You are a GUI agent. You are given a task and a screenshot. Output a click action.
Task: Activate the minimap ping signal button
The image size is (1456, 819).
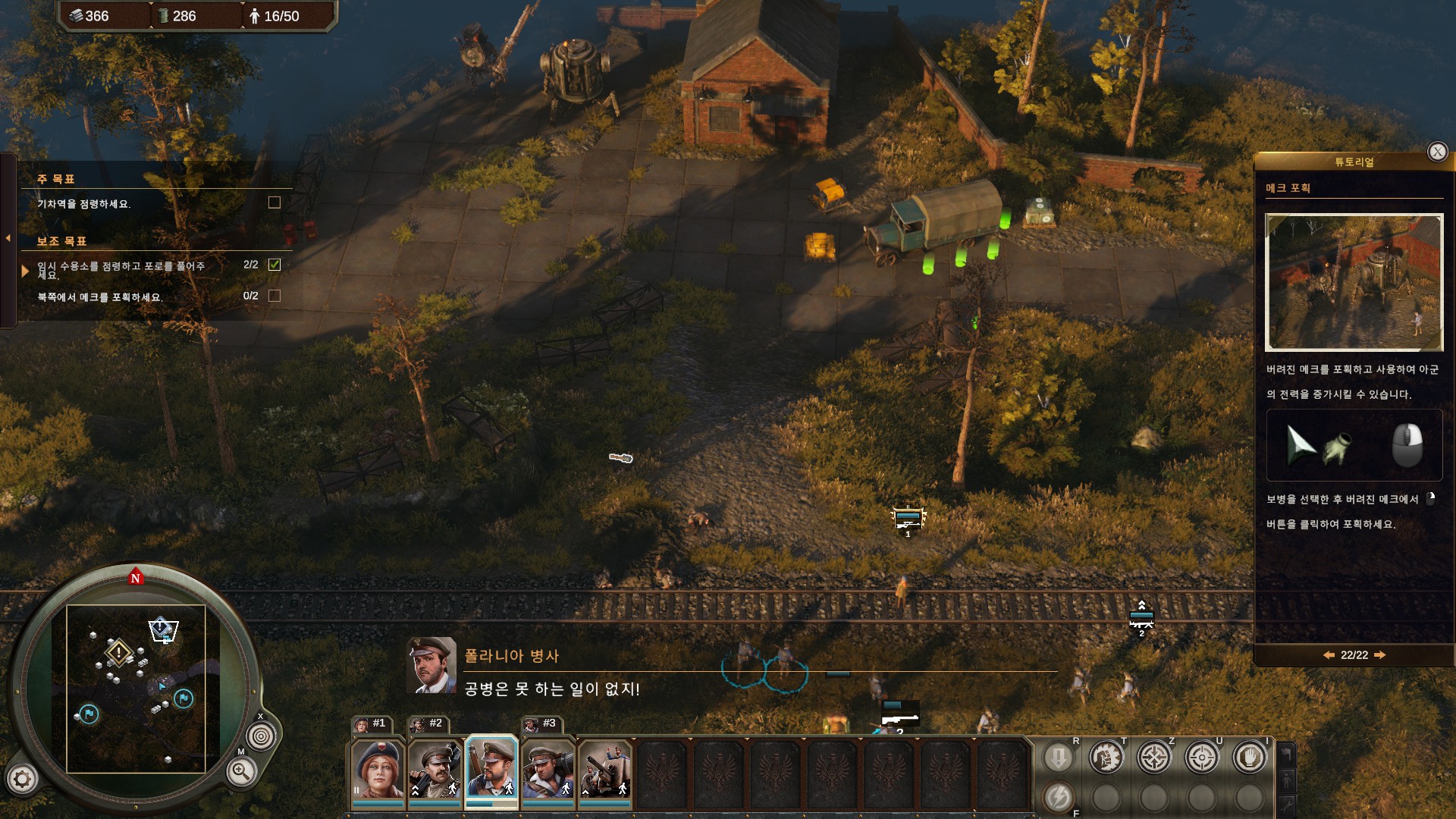[261, 736]
